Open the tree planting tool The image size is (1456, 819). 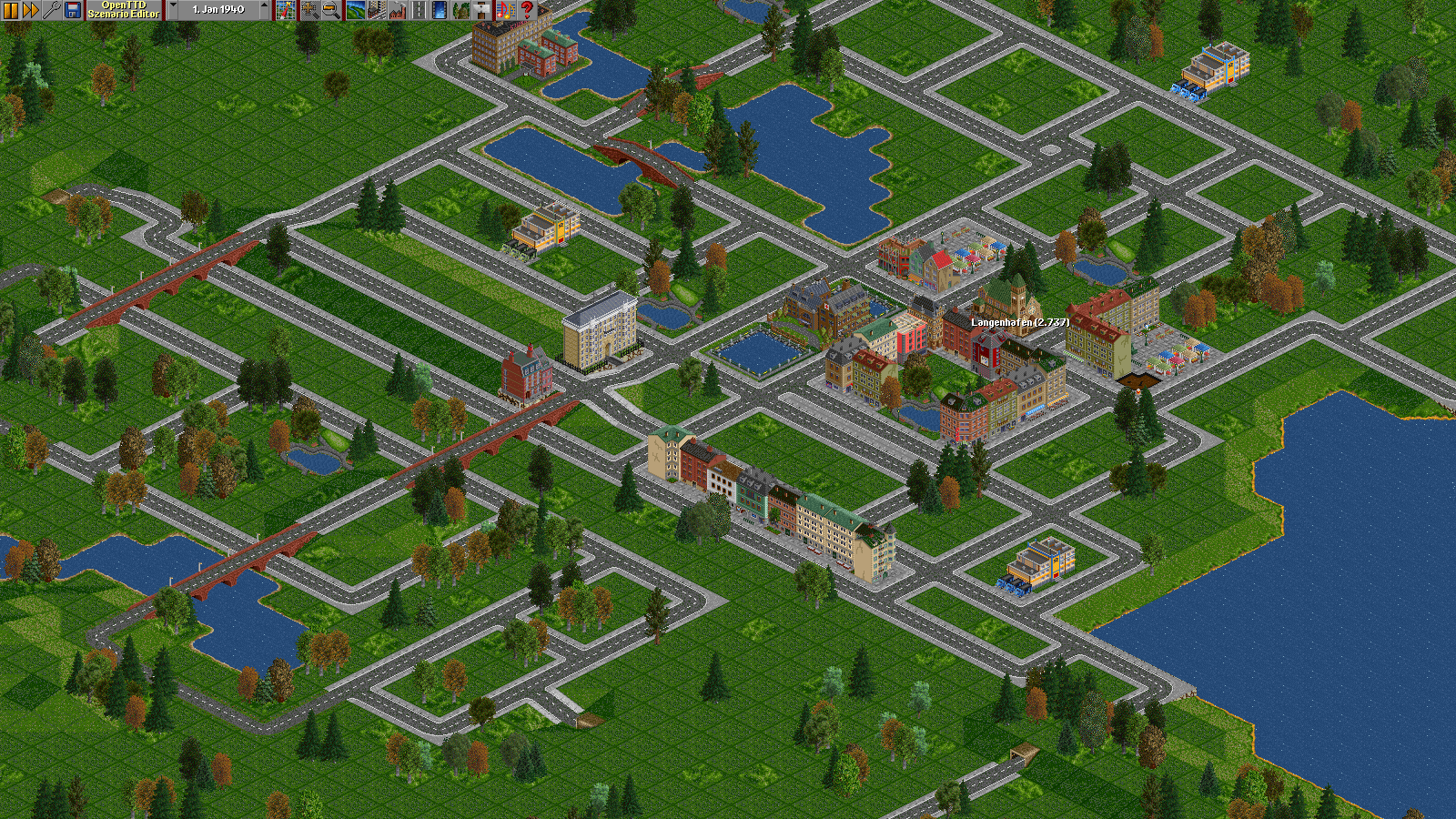[461, 10]
